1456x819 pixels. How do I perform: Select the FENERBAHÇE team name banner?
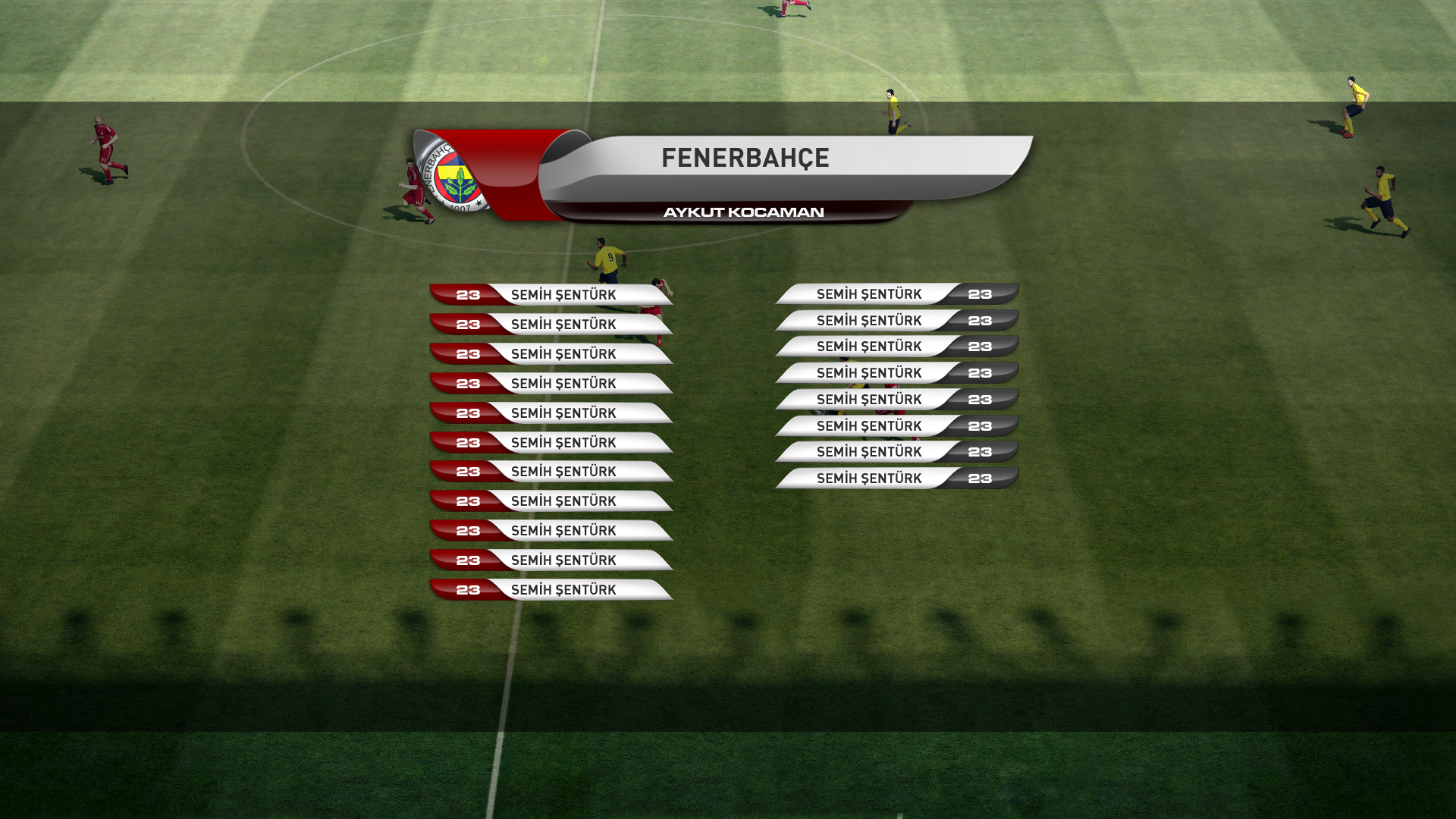pos(745,158)
